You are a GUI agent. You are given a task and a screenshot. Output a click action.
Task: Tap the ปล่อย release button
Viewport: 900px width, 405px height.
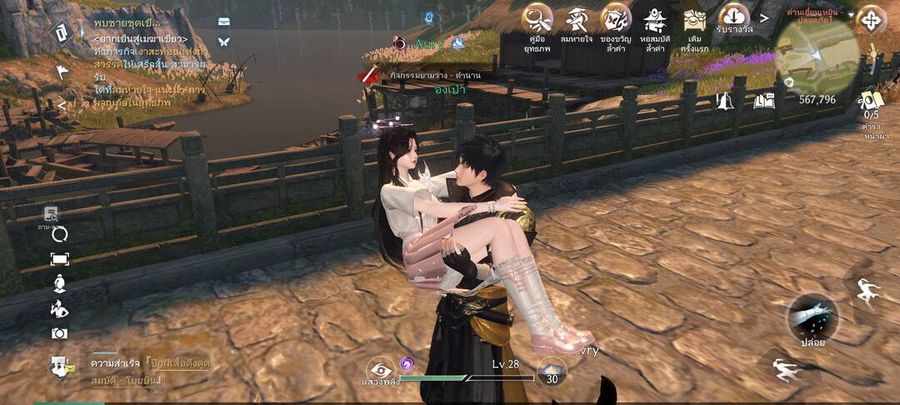tap(812, 317)
